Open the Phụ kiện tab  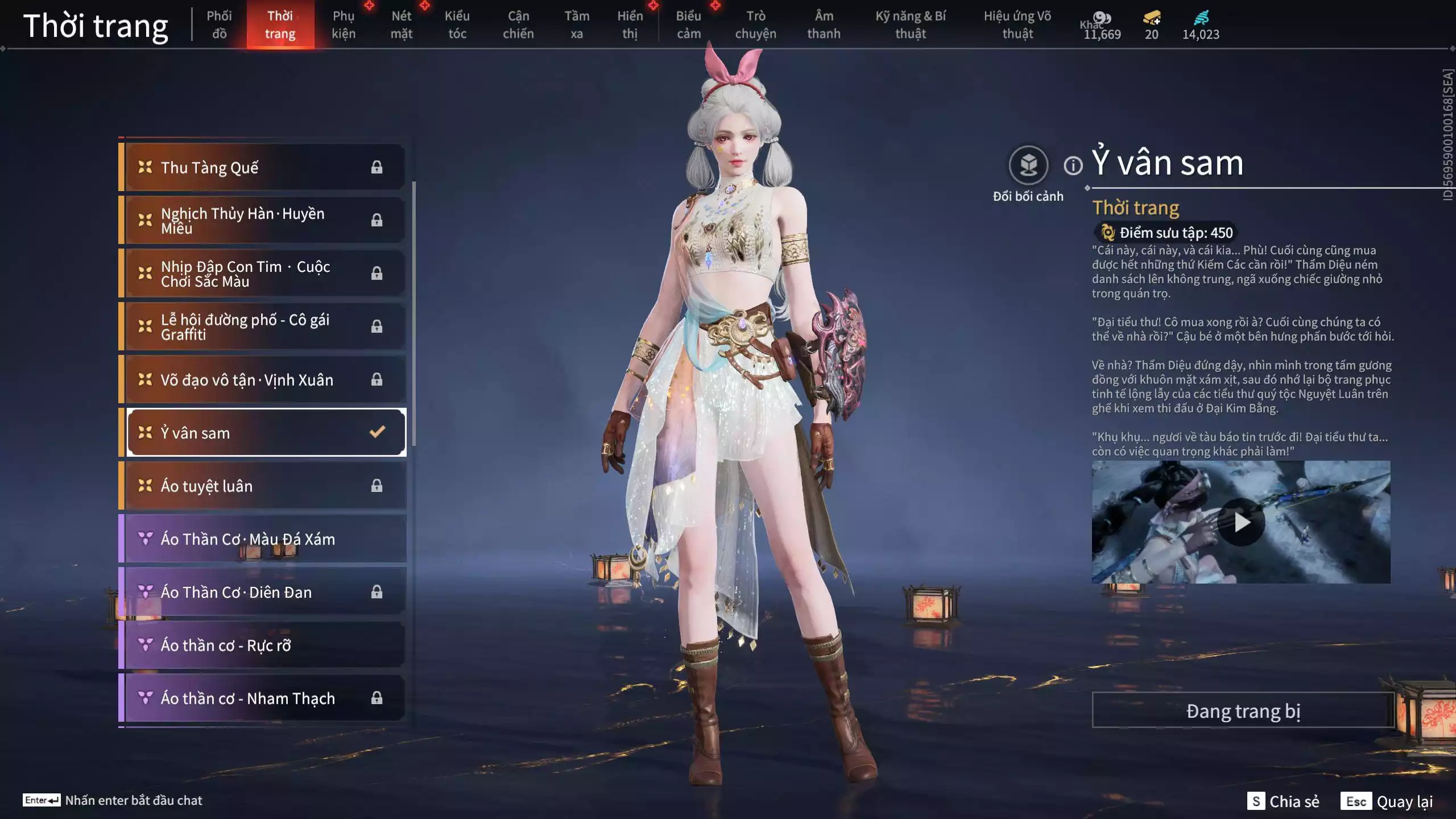[344, 25]
